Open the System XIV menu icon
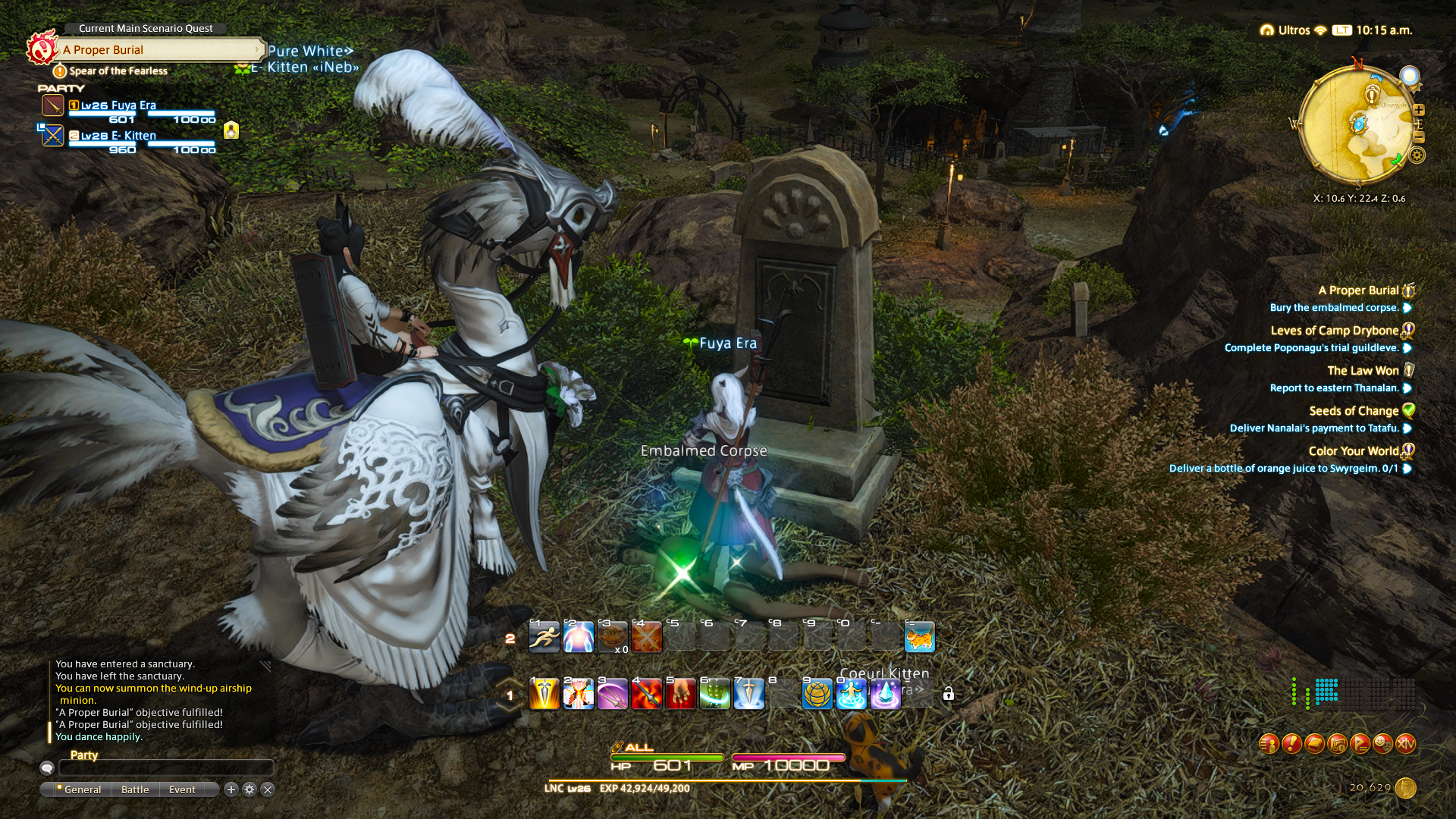The height and width of the screenshot is (819, 1456). 1406,744
